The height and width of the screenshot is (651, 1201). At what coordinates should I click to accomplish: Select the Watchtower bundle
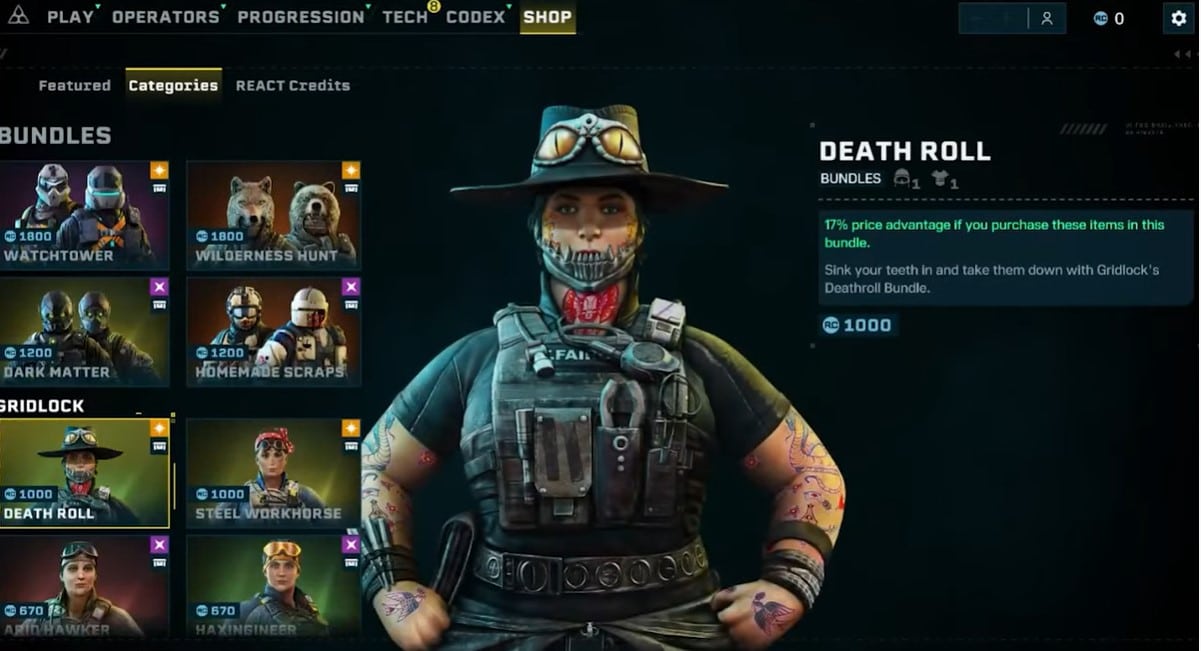(x=84, y=214)
